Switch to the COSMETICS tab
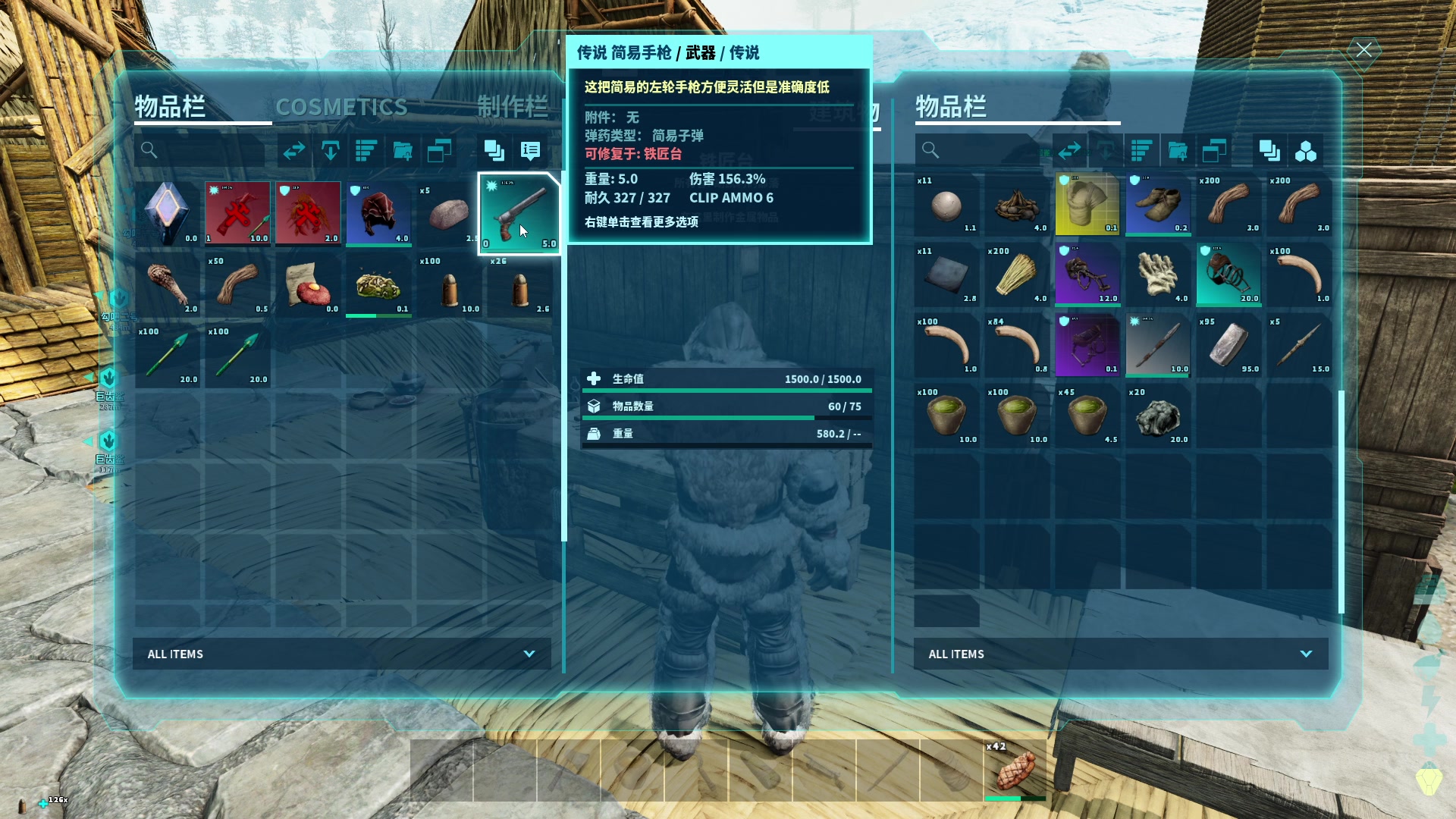The image size is (1456, 819). tap(341, 107)
